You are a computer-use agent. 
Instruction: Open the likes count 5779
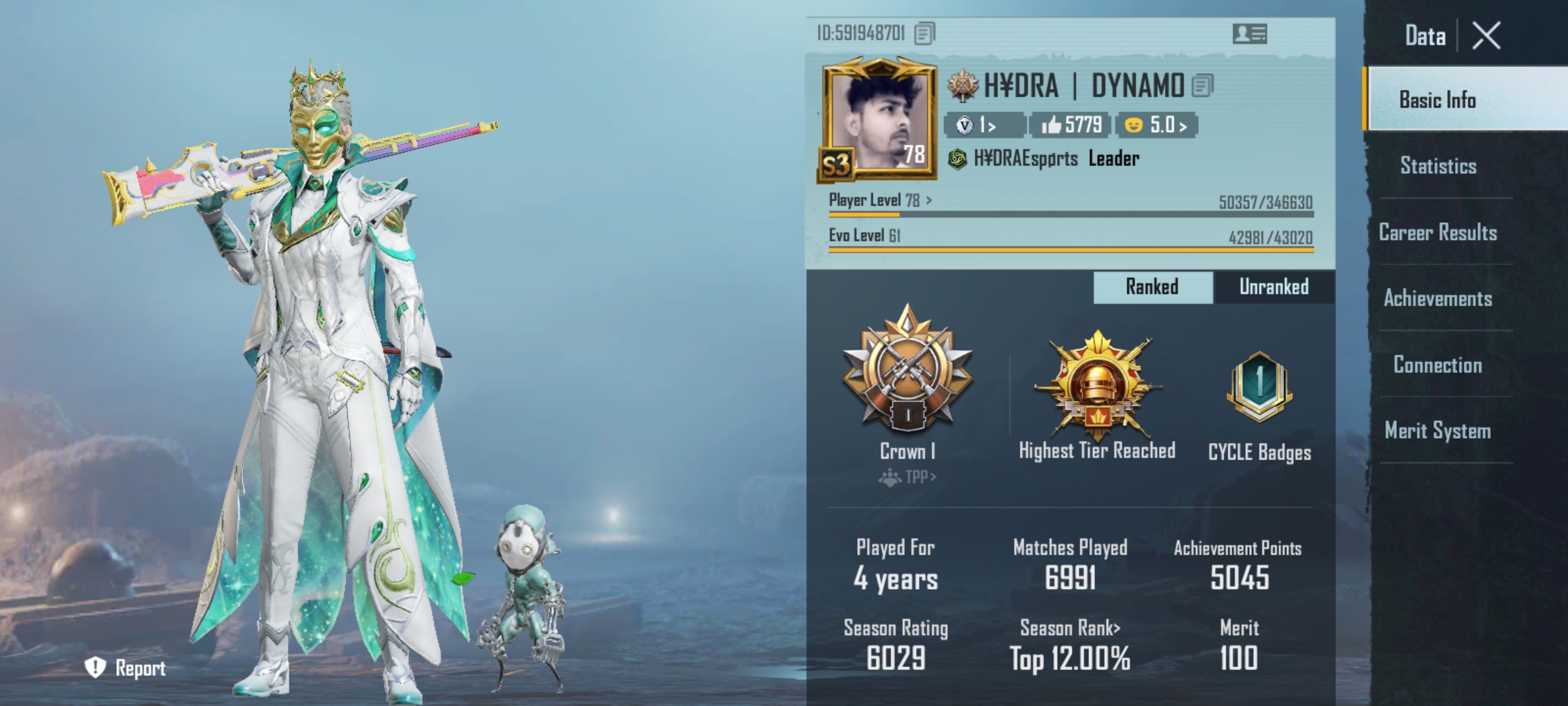(x=1071, y=125)
